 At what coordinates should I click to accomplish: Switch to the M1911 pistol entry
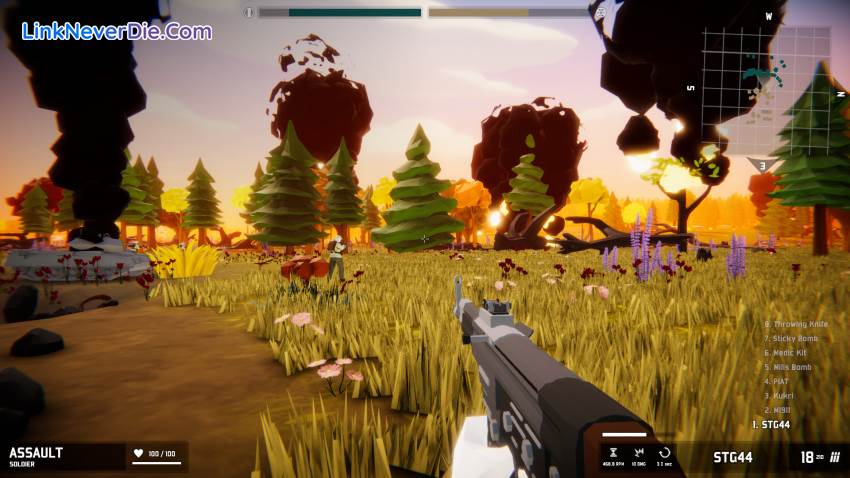pyautogui.click(x=779, y=410)
